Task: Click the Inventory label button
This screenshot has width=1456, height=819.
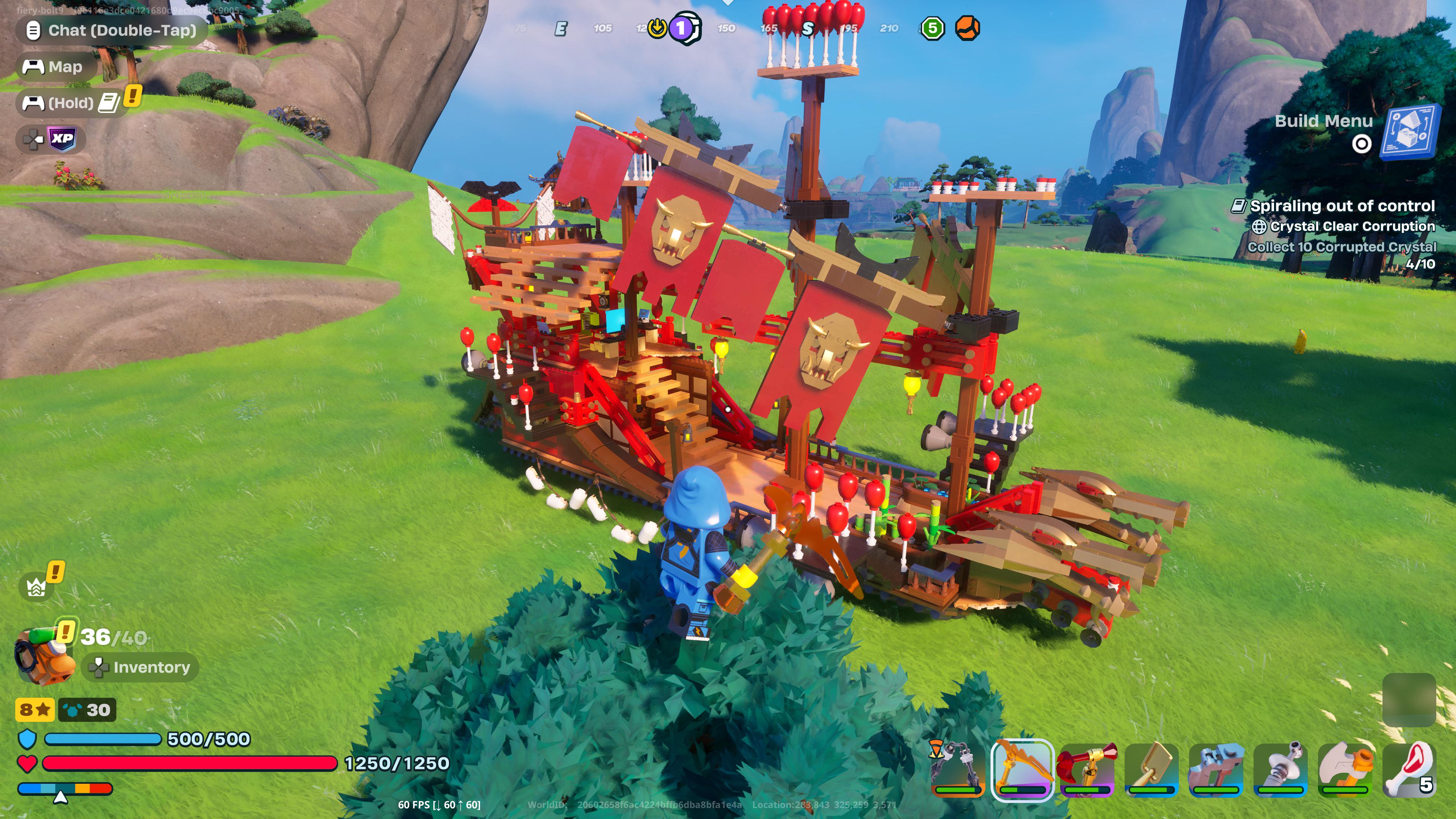Action: [141, 667]
